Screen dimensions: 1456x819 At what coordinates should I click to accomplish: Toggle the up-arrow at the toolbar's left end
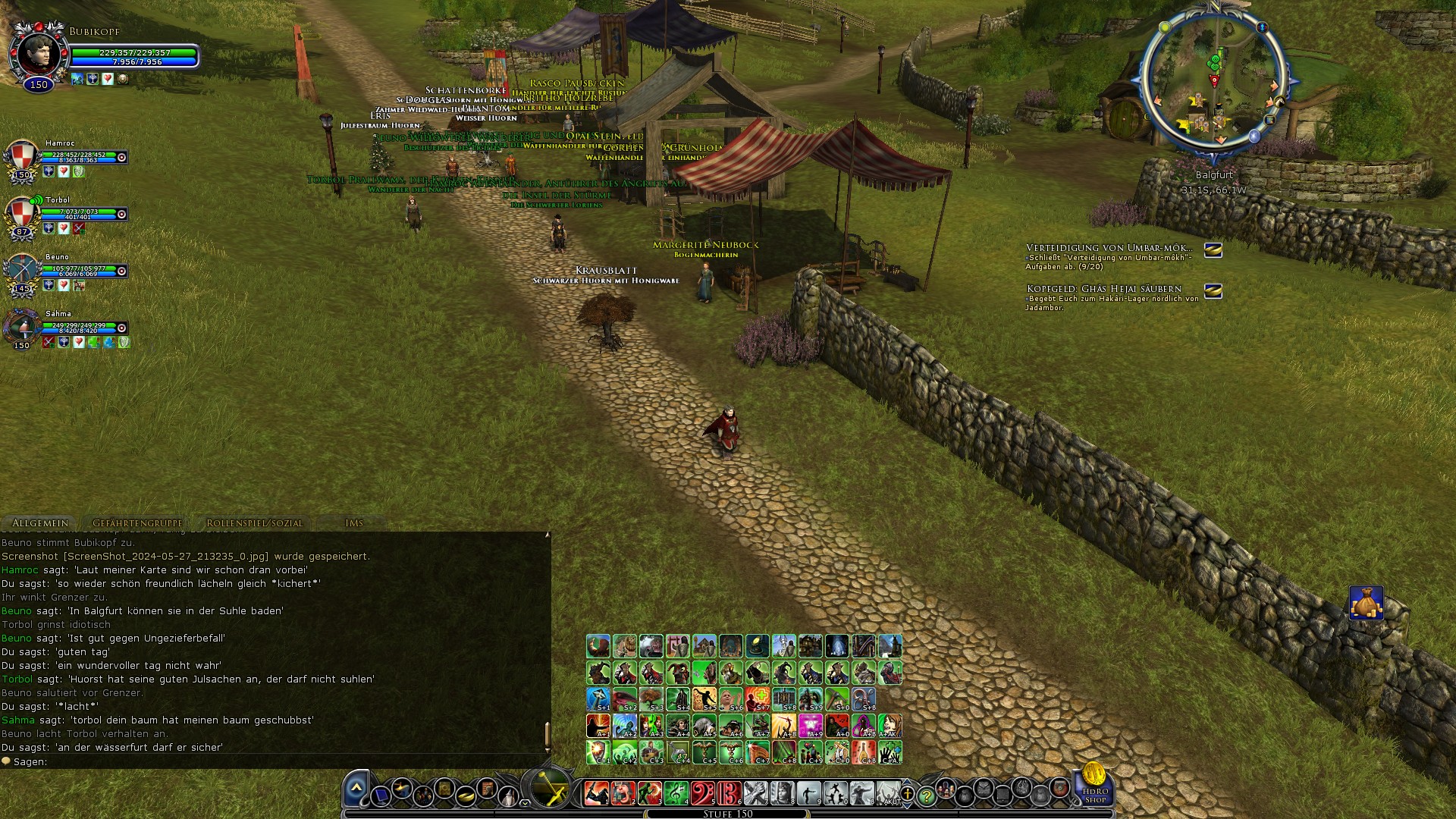pyautogui.click(x=355, y=787)
